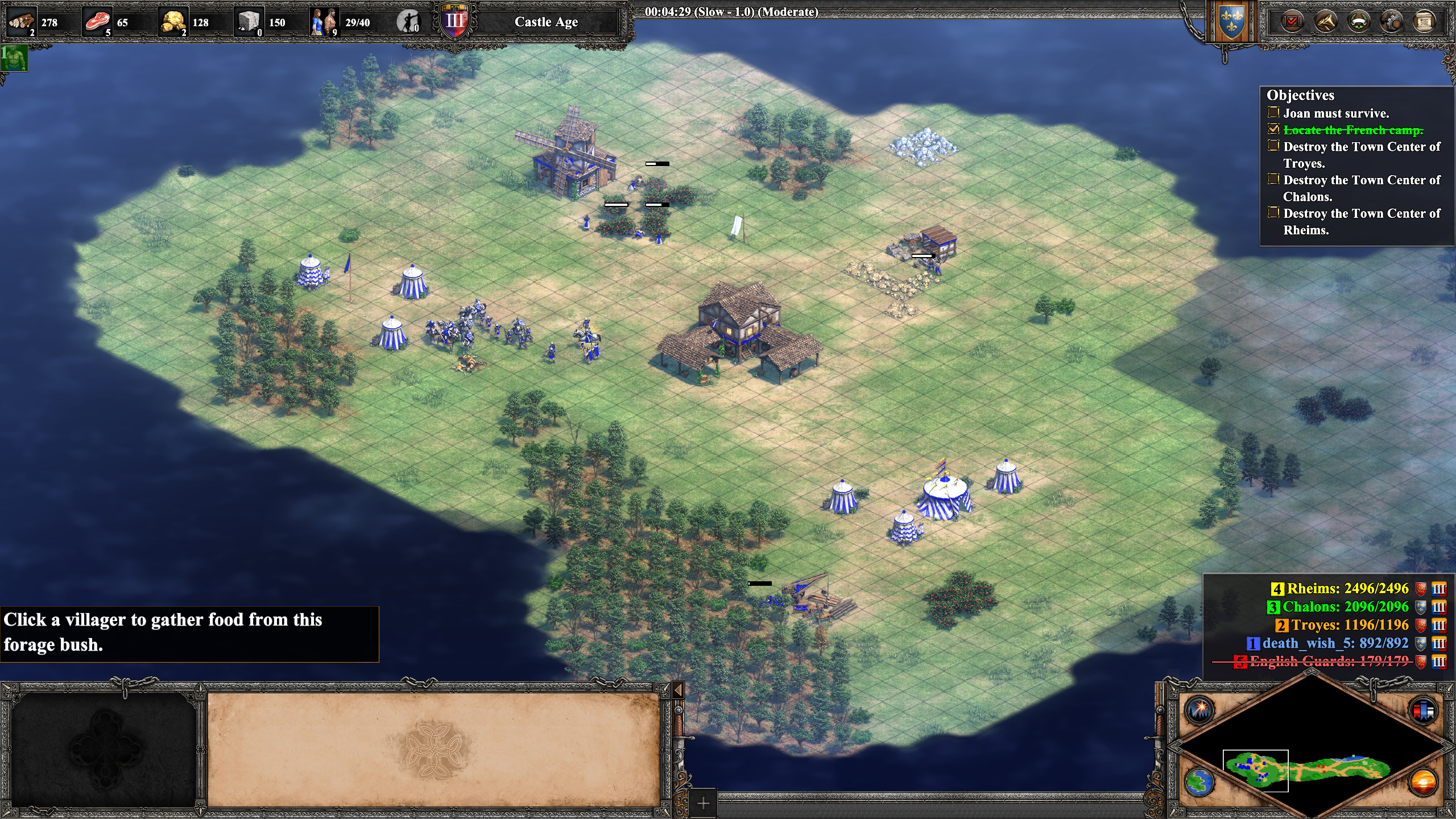This screenshot has height=819, width=1456.
Task: Open the objectives checkmark button
Action: (1293, 22)
